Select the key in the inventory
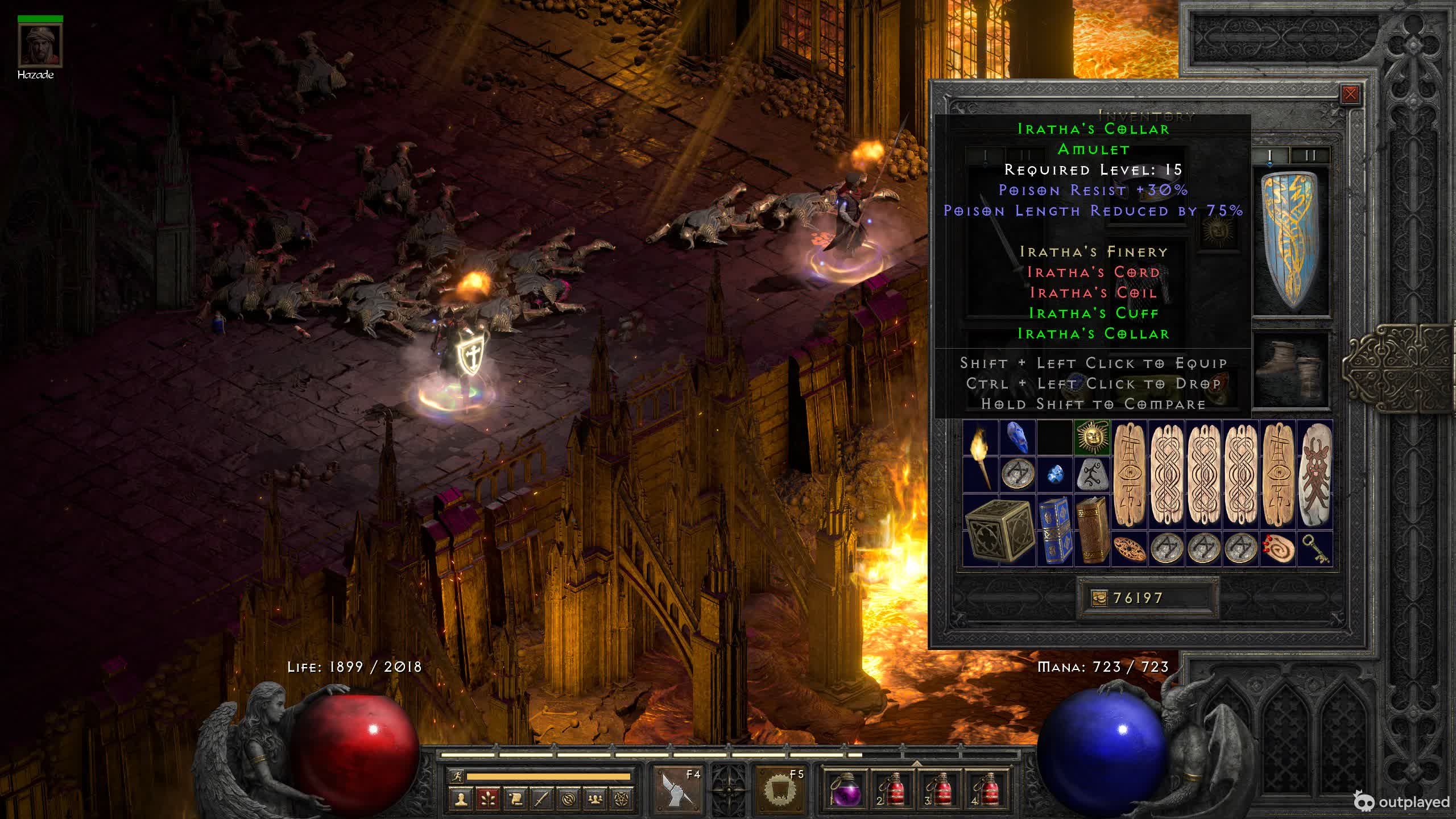This screenshot has height=819, width=1456. coord(1315,549)
